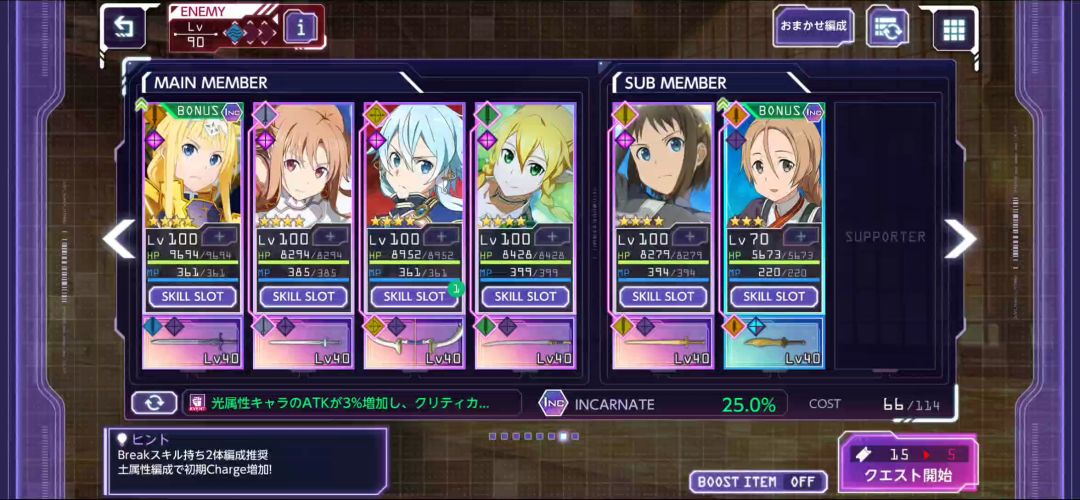Screen dimensions: 1080x500
Task: Open the empty SUPPORTER slot
Action: tap(885, 237)
